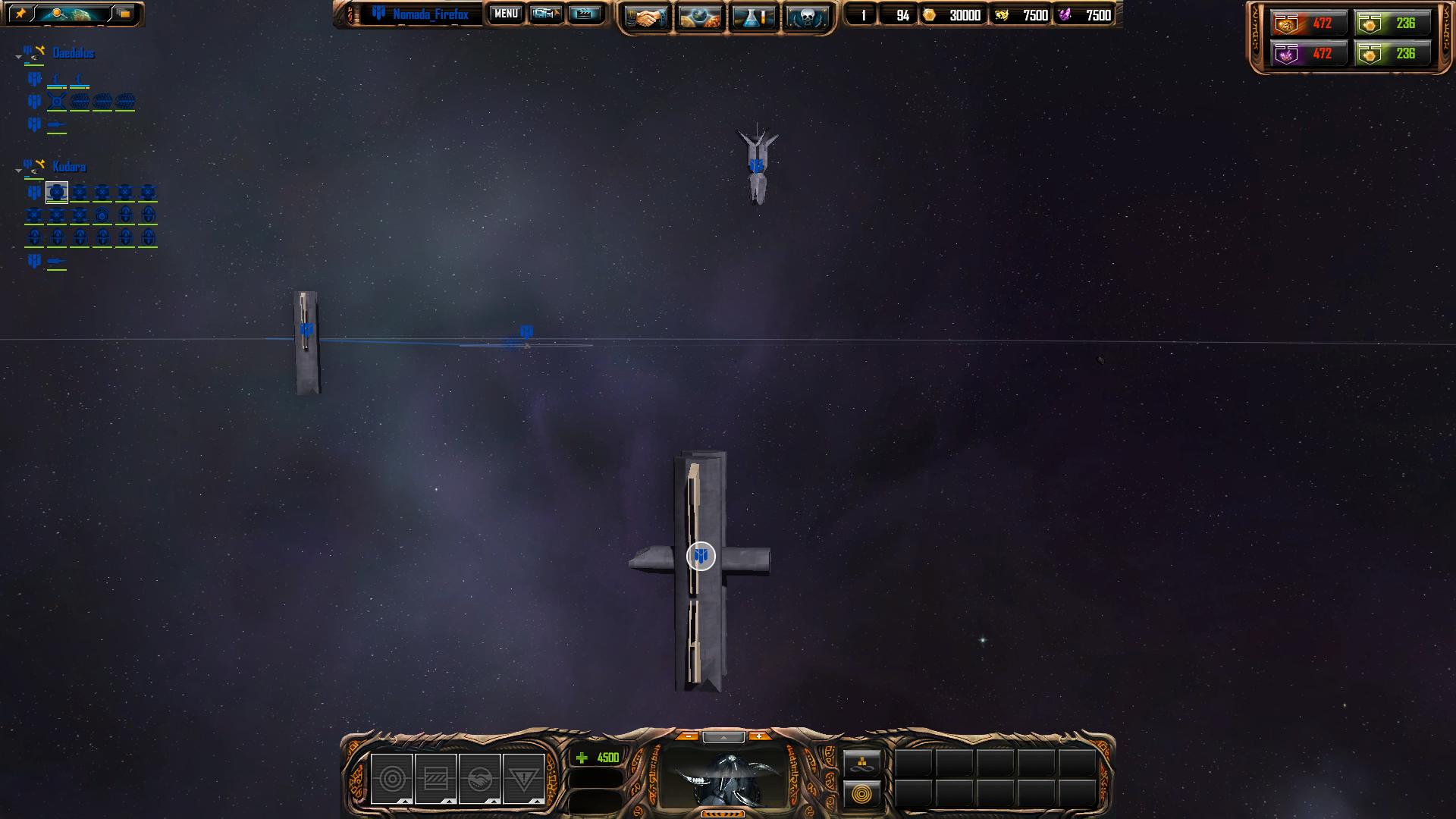Collapse the Kudara planet group
The image size is (1456, 819).
pos(18,171)
